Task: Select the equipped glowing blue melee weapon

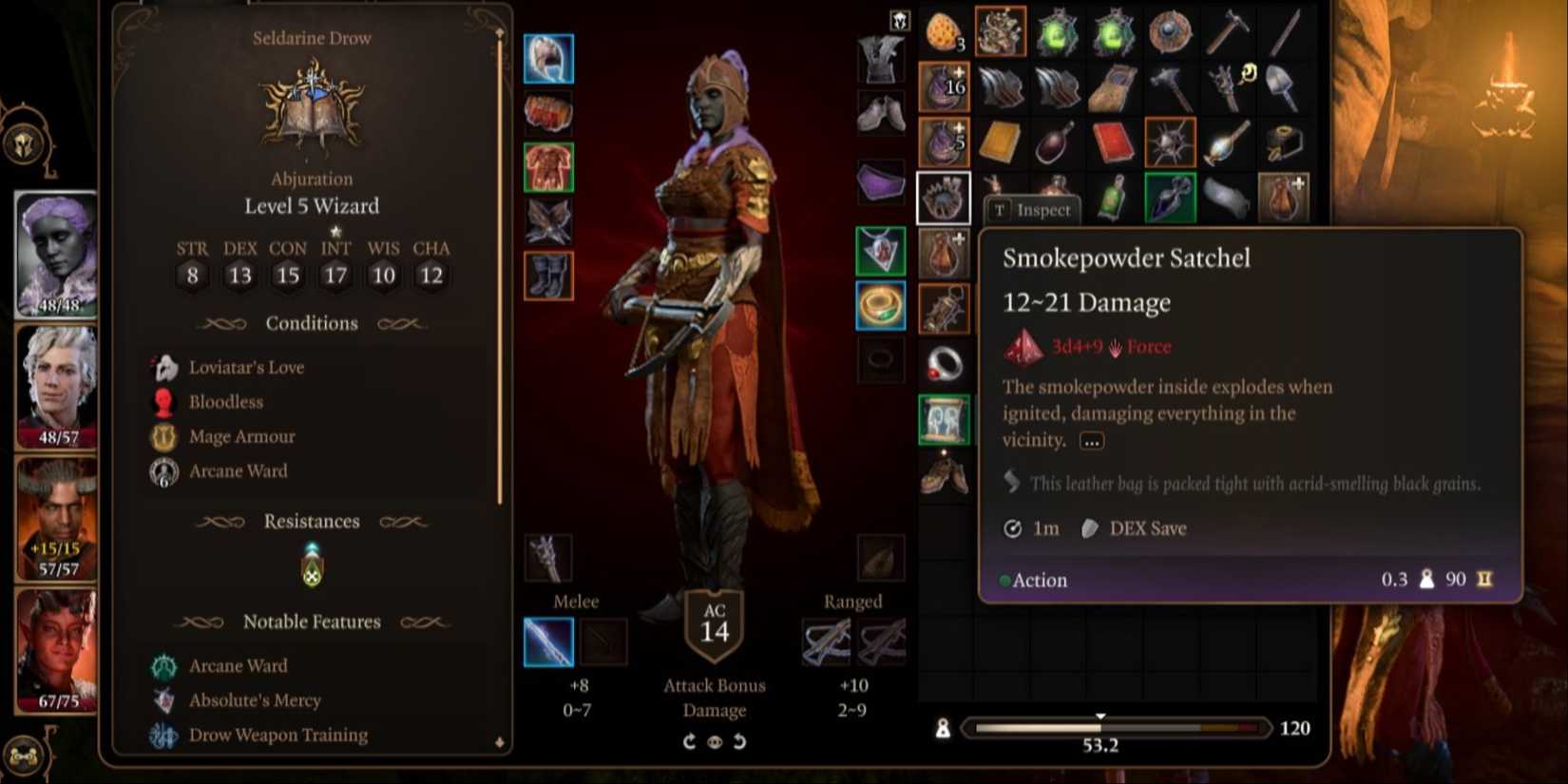Action: (x=548, y=641)
